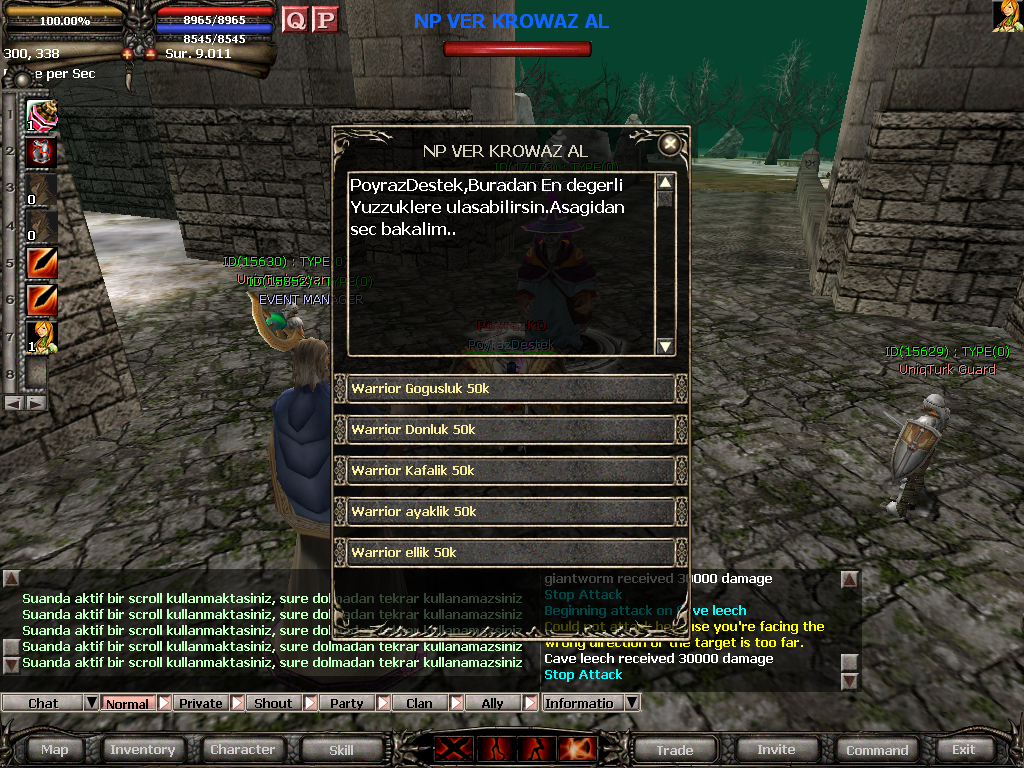Select the Warrior Donluk 50k entry

pos(510,430)
